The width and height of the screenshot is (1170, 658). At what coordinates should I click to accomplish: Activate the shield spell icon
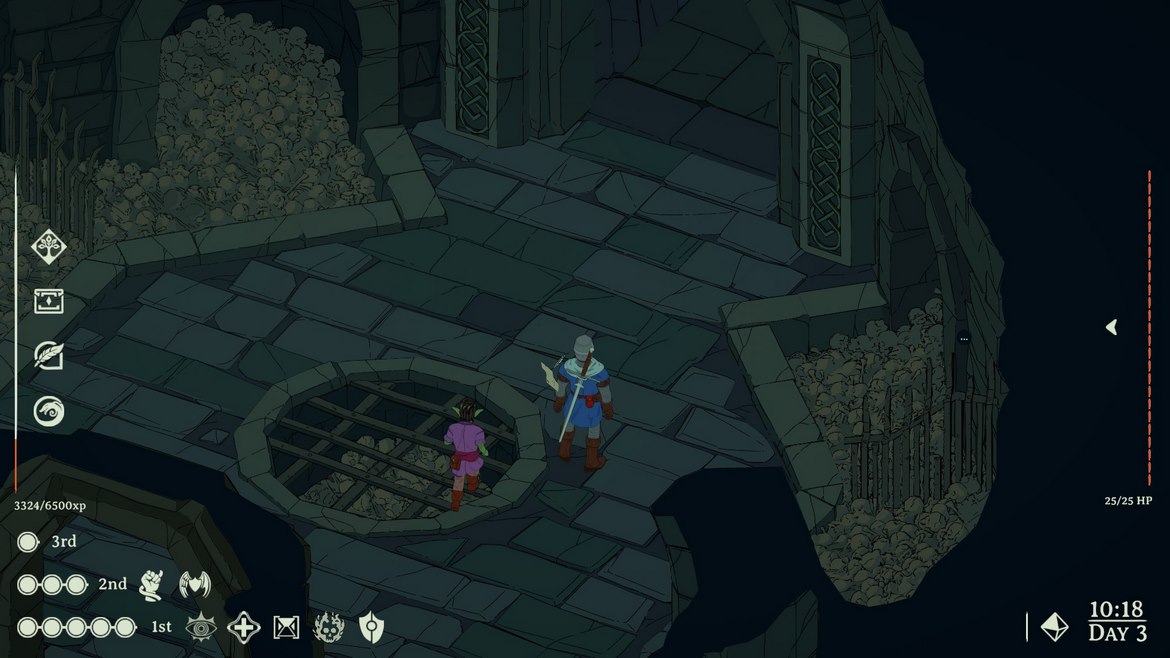371,627
